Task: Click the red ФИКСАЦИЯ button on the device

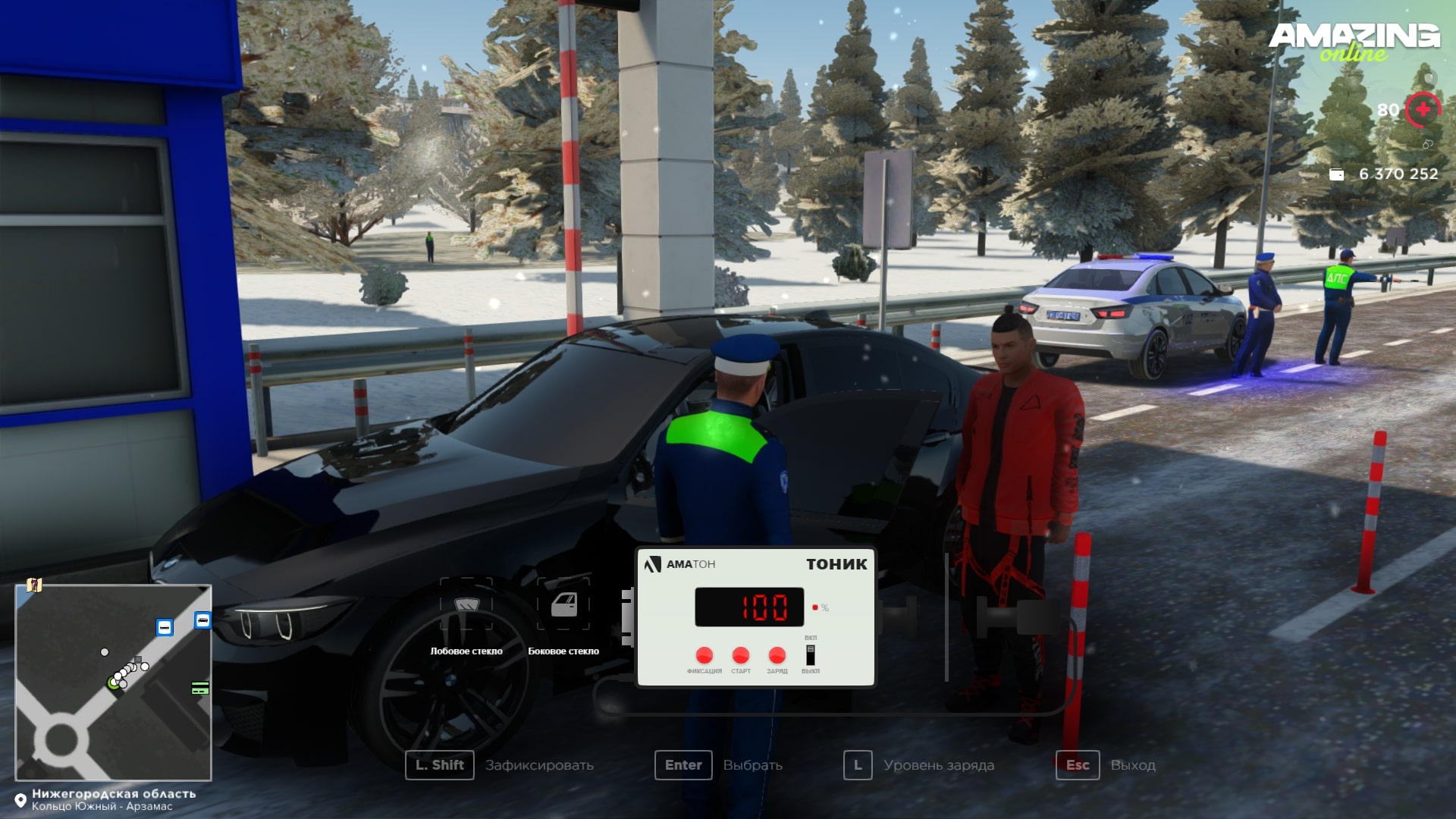Action: 704,655
